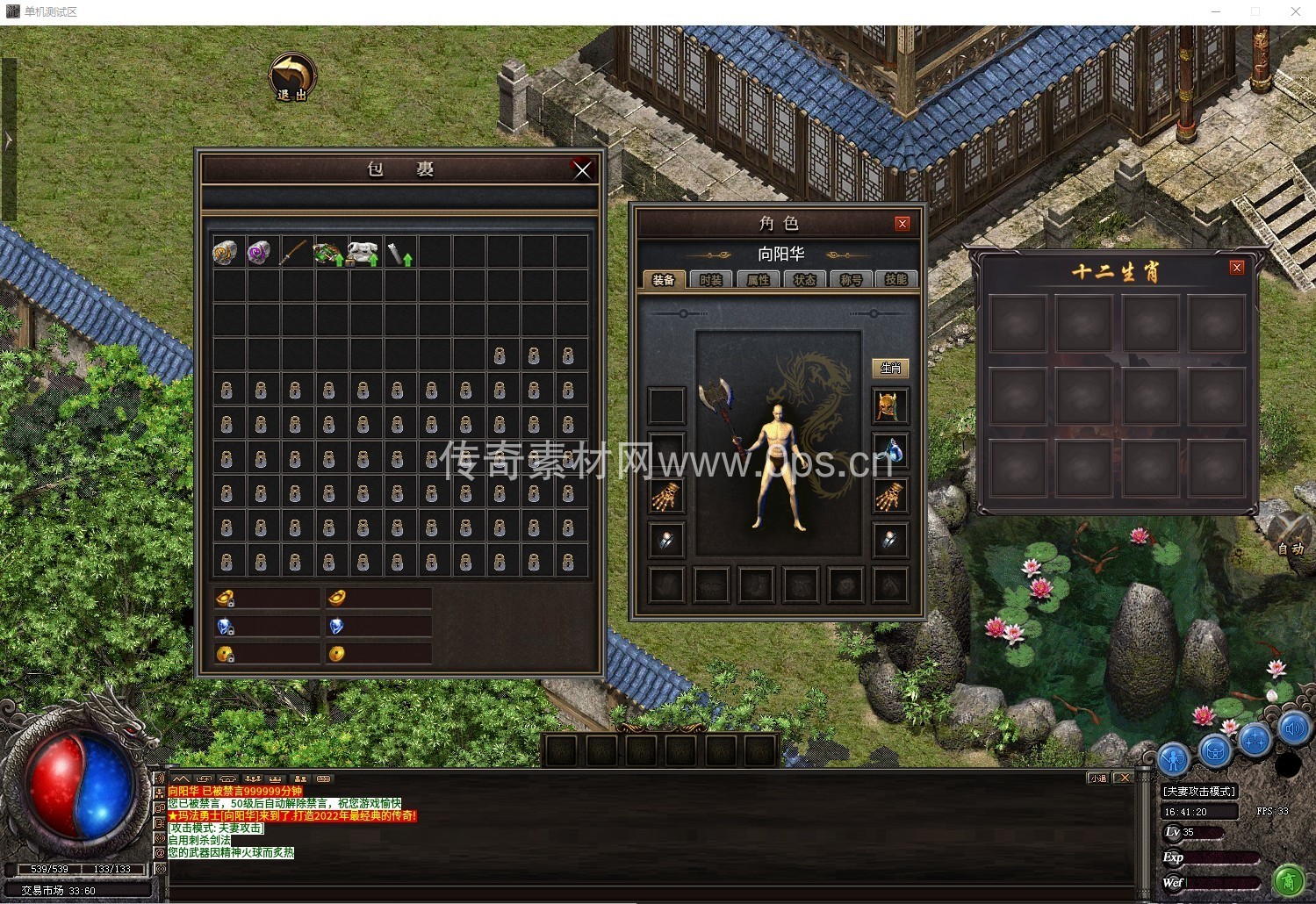This screenshot has height=904, width=1316.
Task: Select the white beast statue inventory item
Action: (x=363, y=253)
